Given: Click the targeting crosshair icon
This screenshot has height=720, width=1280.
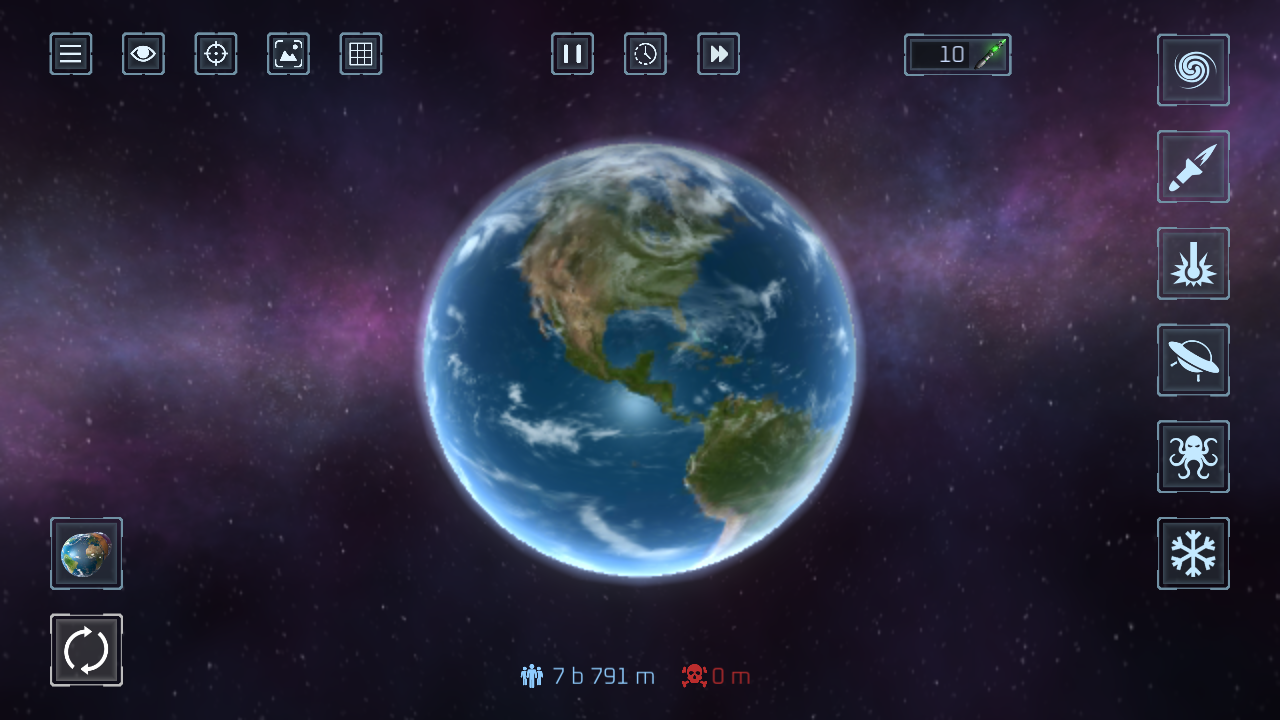Looking at the screenshot, I should tap(215, 53).
